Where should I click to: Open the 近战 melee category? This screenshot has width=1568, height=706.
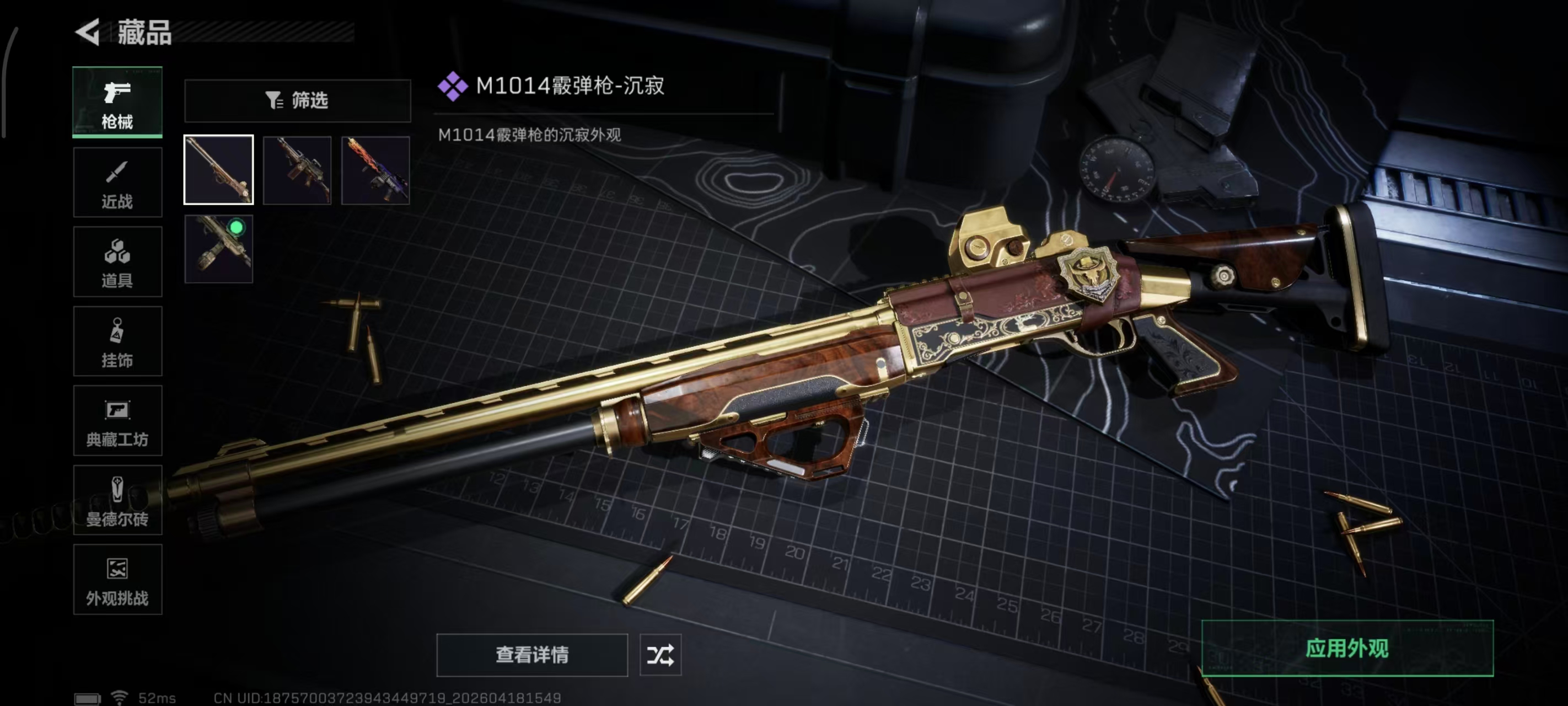[x=117, y=182]
